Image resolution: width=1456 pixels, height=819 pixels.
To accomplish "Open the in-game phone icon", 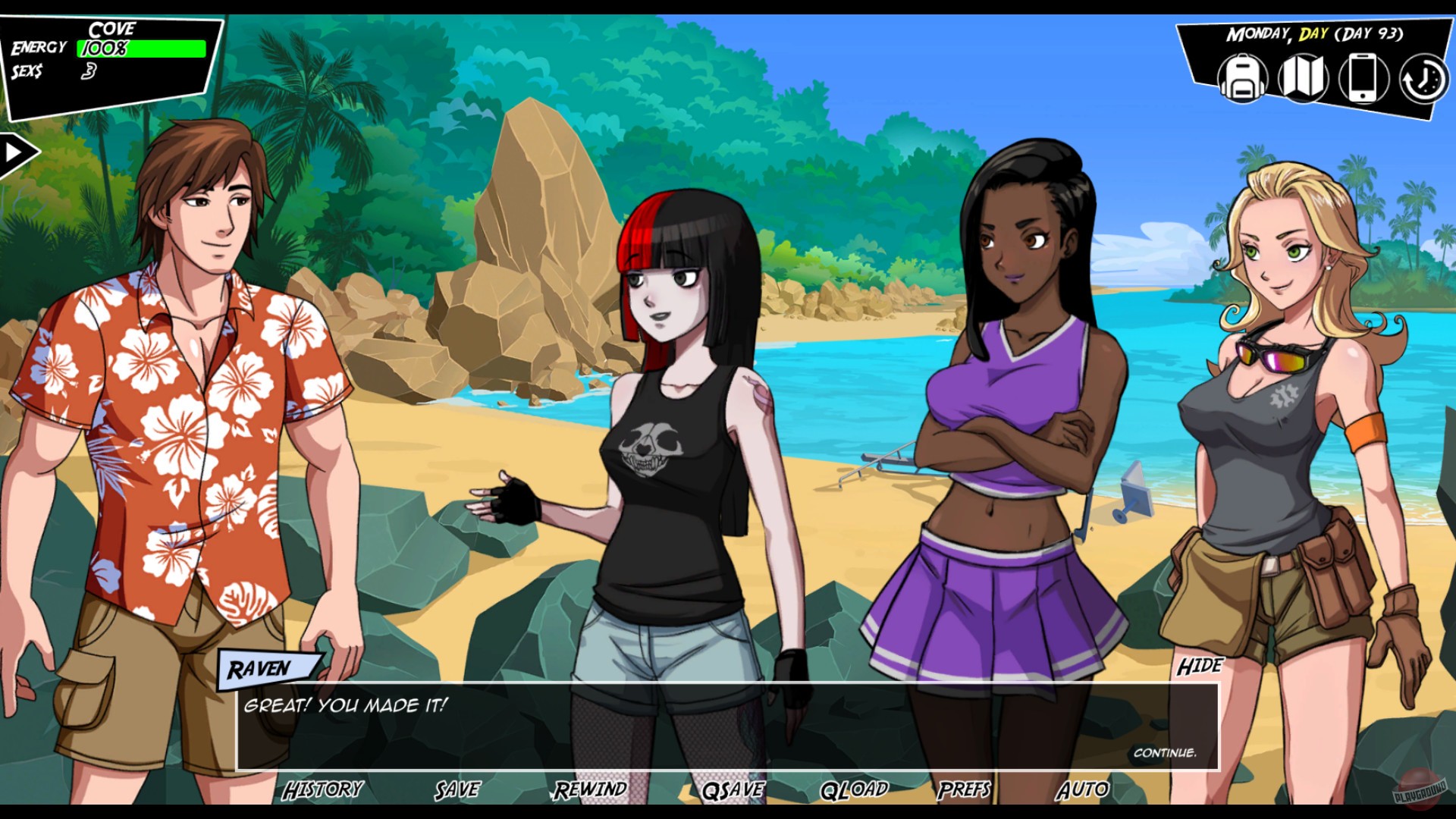I will tap(1363, 78).
